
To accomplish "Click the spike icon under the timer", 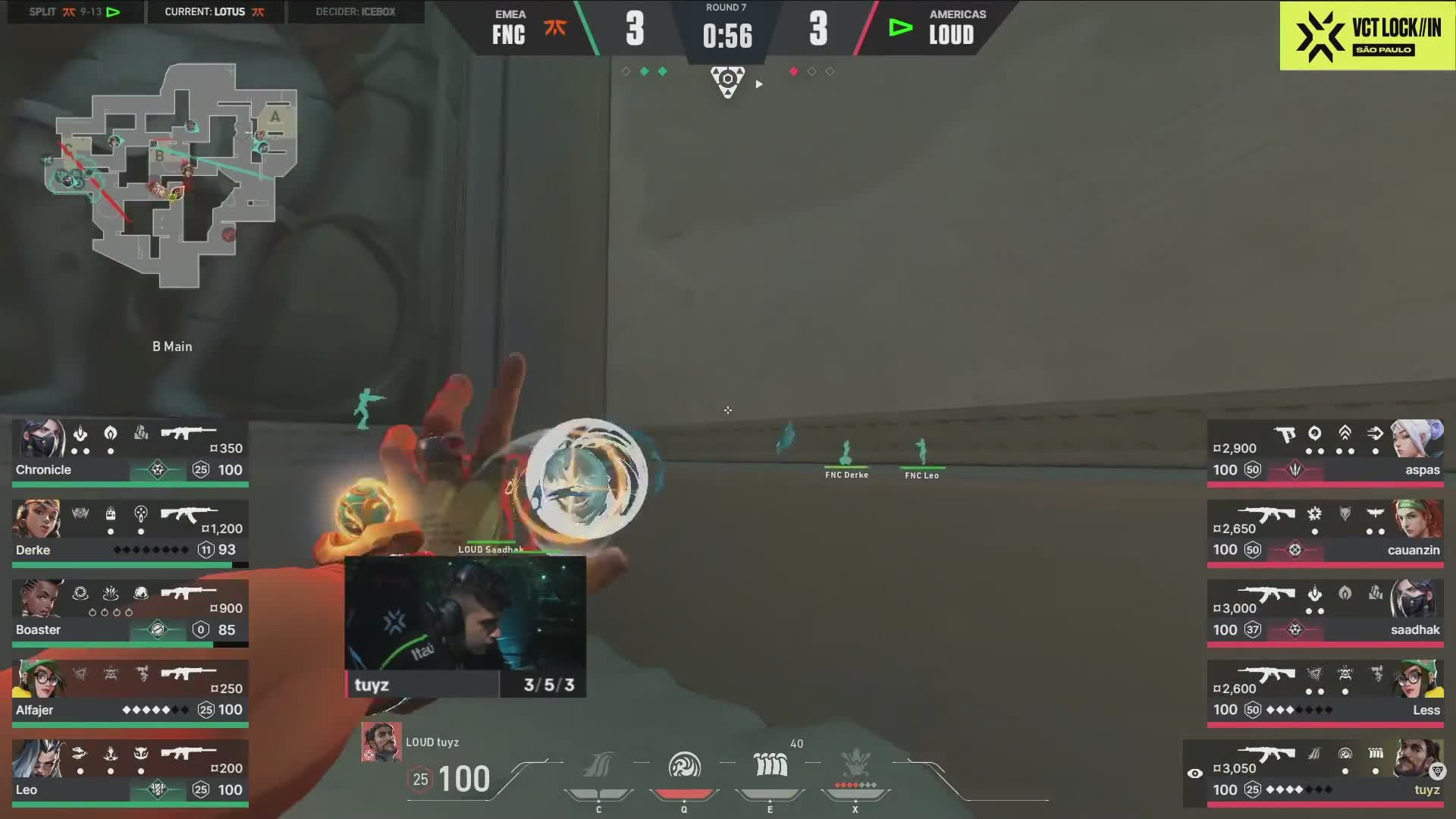I will (727, 81).
